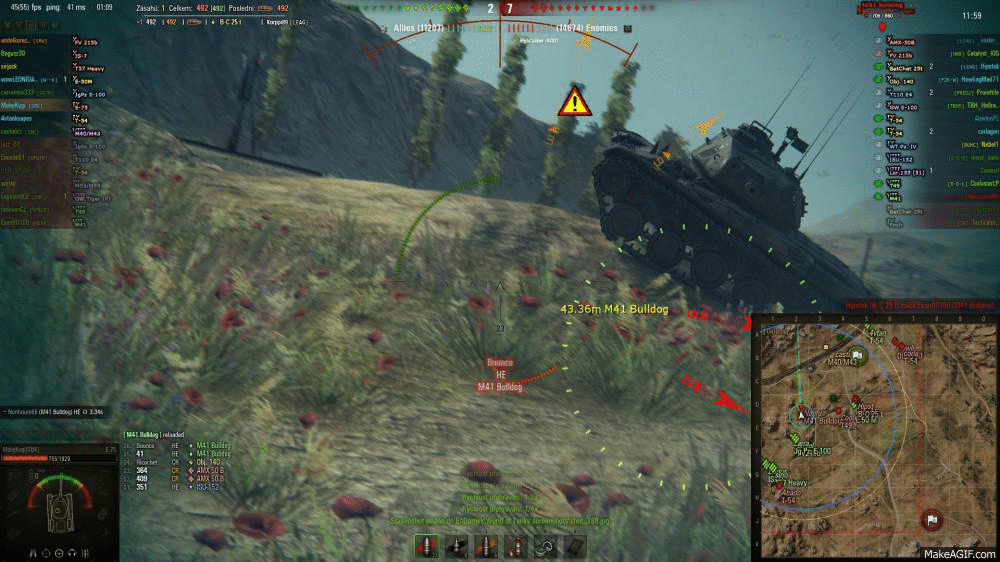Select the first shell slot in the ammo bar
The height and width of the screenshot is (562, 1000).
click(x=427, y=545)
